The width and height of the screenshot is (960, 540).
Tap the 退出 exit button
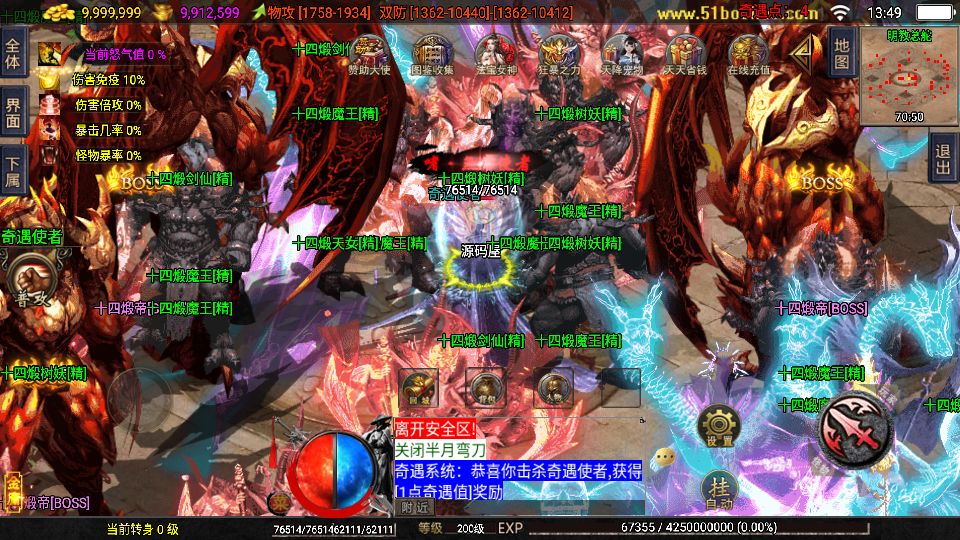pos(941,159)
